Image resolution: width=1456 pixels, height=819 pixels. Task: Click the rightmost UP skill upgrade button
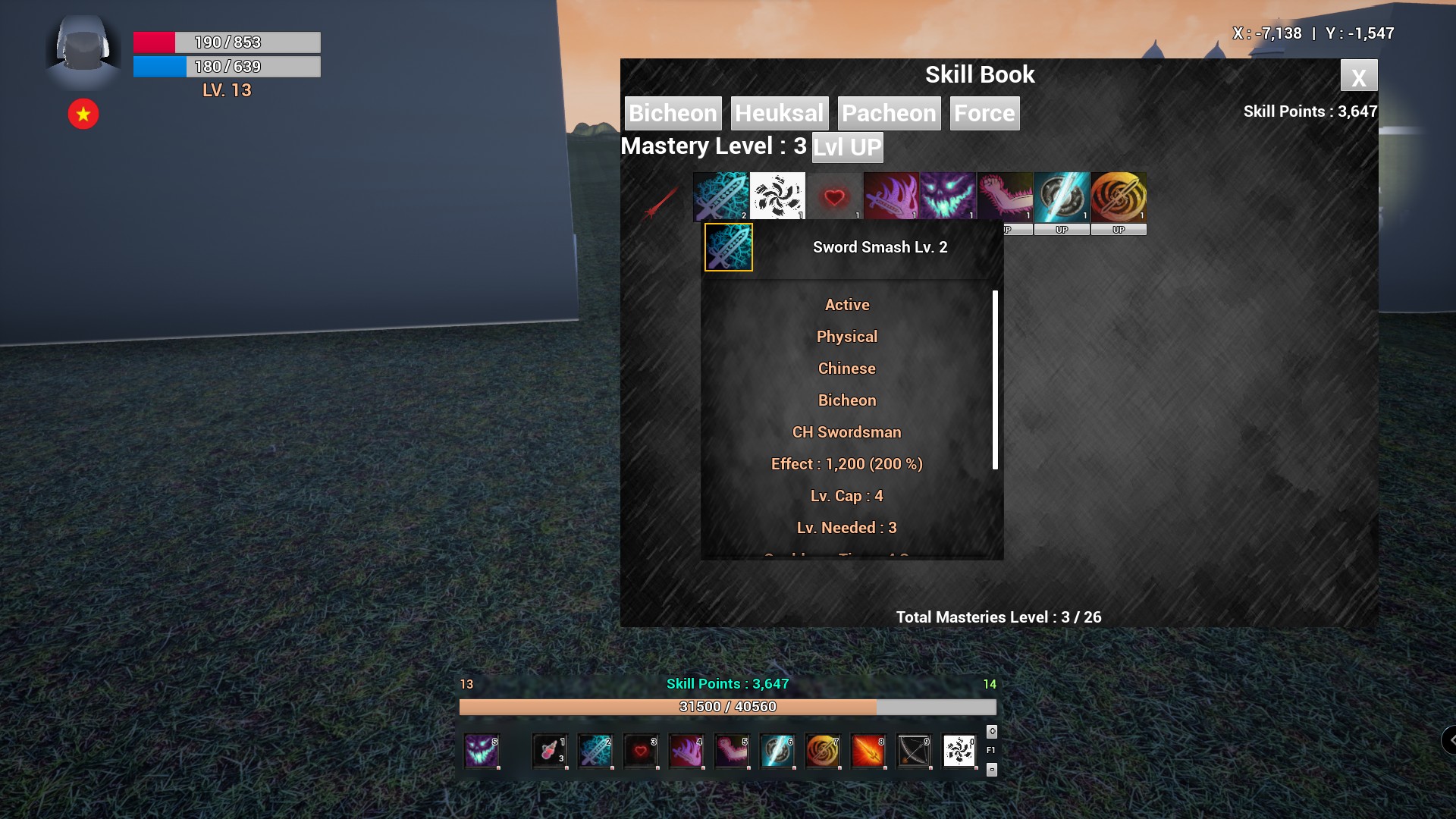click(1119, 228)
